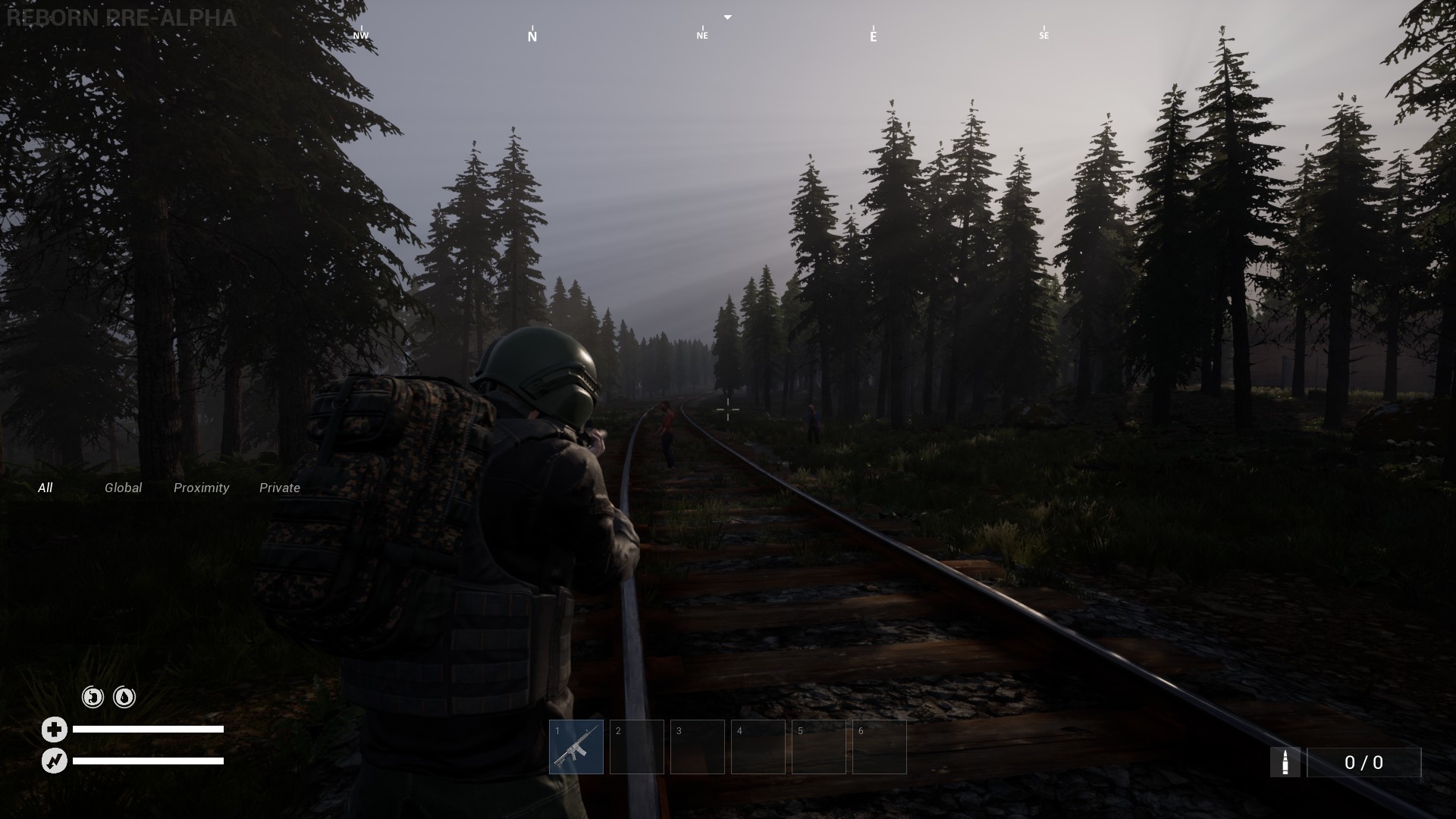The image size is (1456, 819).
Task: Select the rifle in hotbar slot 1
Action: 576,747
